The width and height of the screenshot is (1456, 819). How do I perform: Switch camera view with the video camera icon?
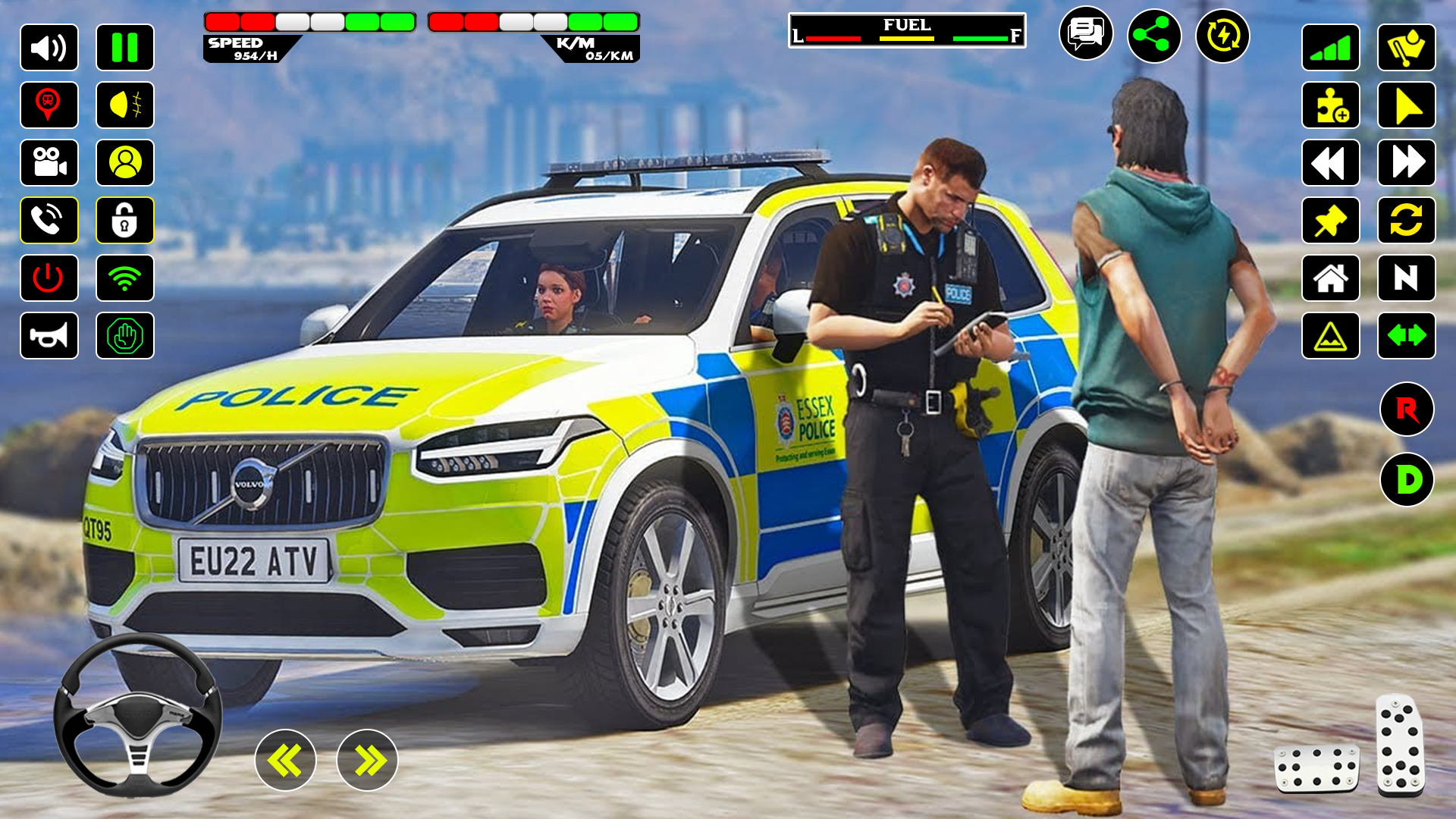(49, 163)
